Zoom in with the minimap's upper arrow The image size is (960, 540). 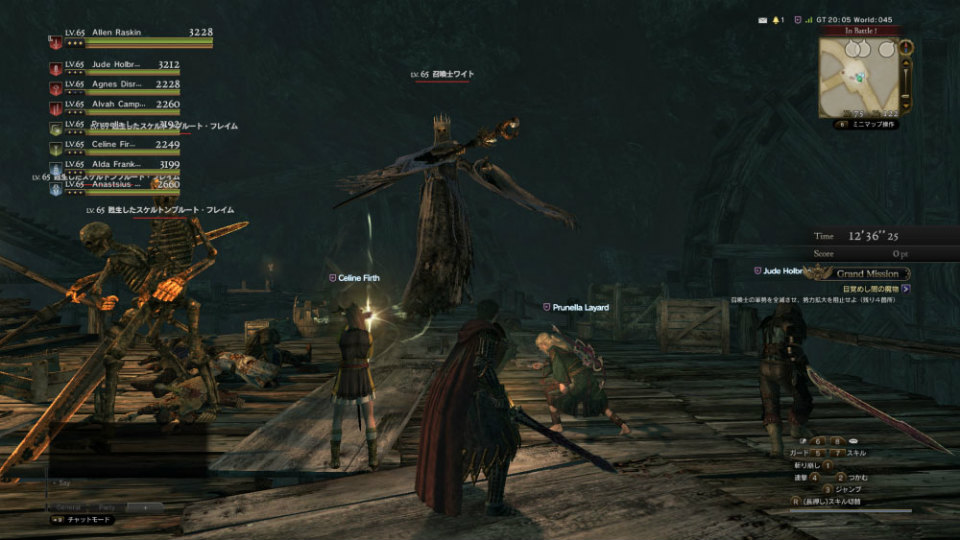click(x=906, y=65)
